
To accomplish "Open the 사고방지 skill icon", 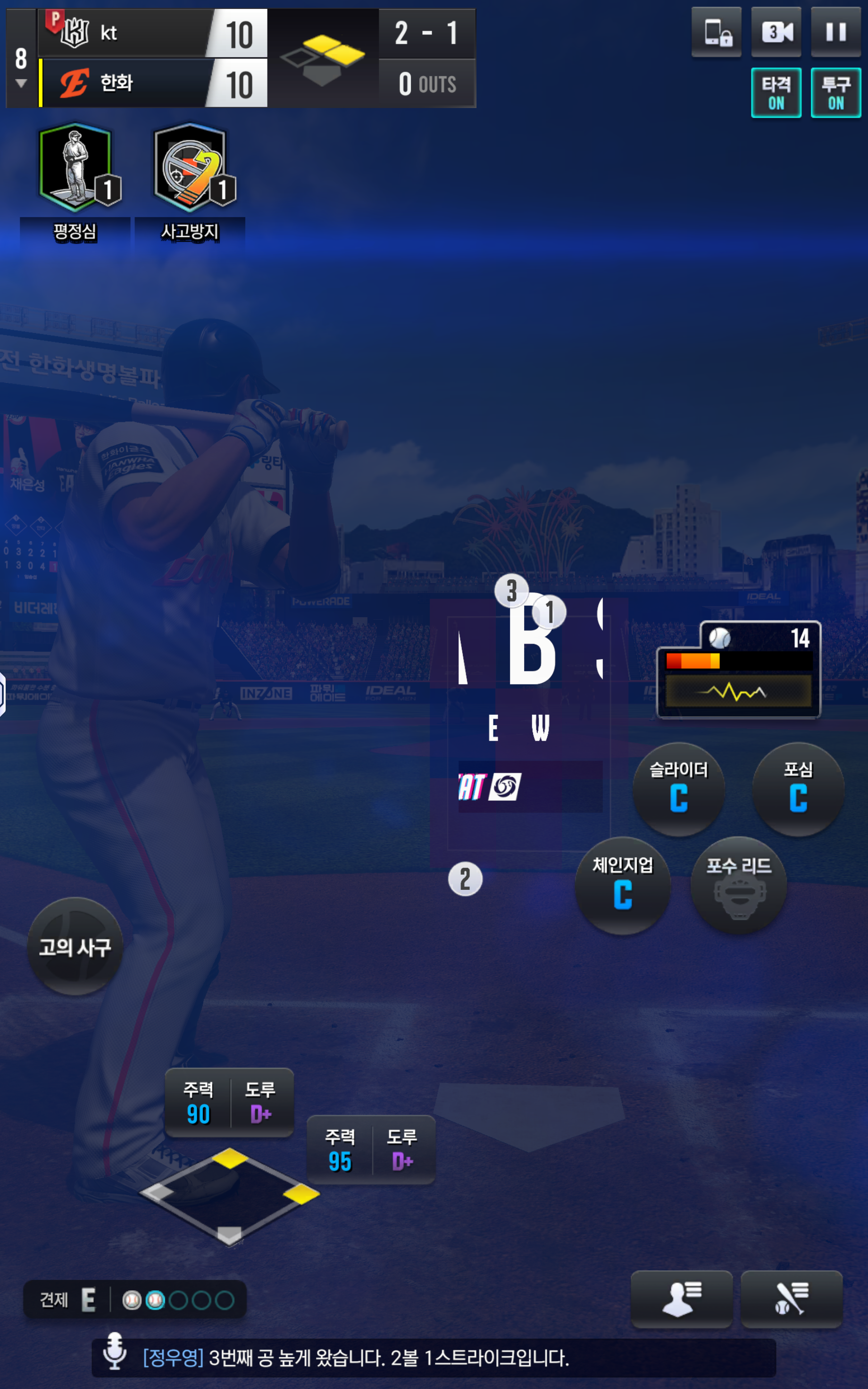I will 190,167.
